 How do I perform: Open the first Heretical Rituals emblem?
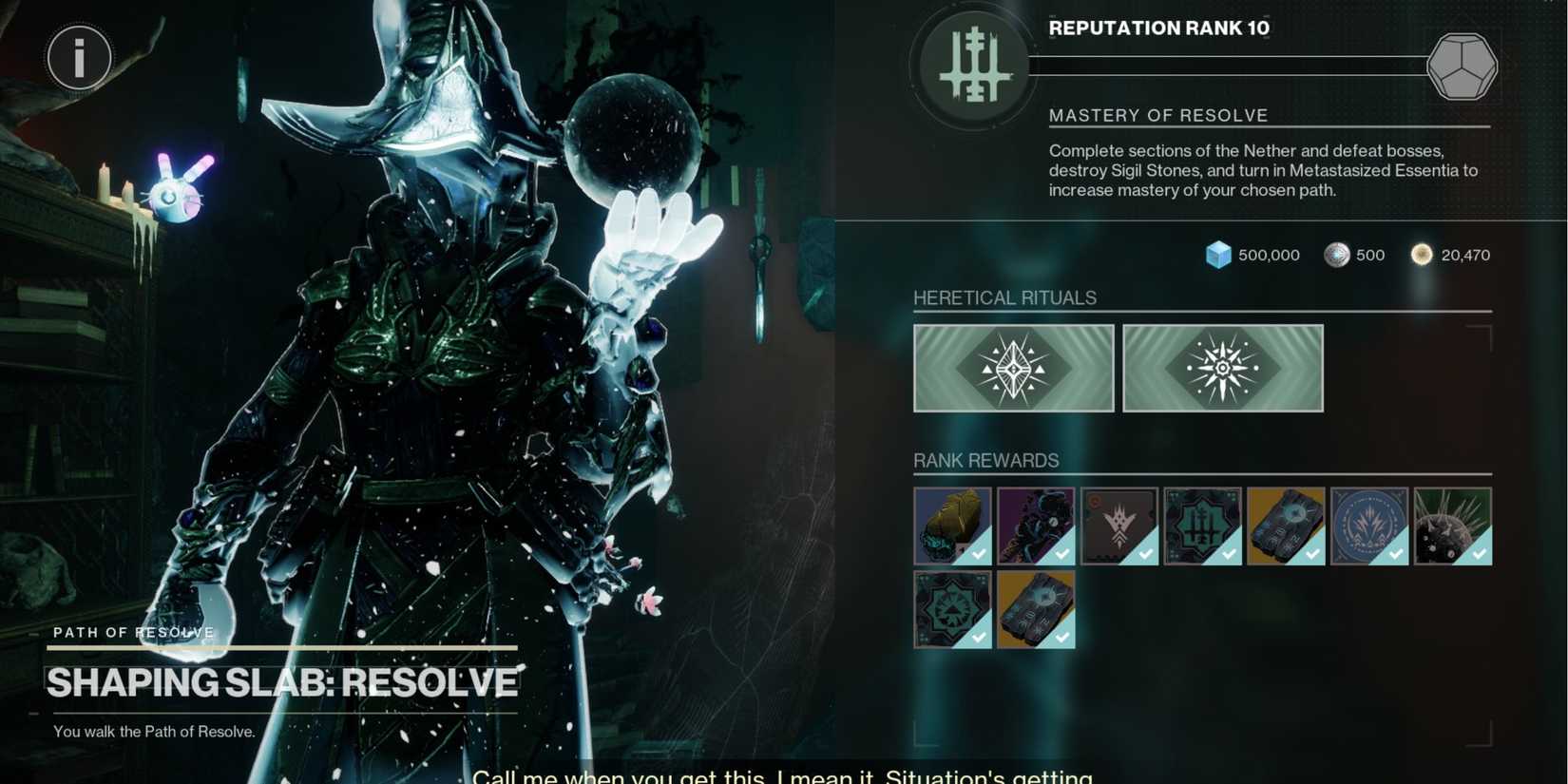pos(1012,368)
